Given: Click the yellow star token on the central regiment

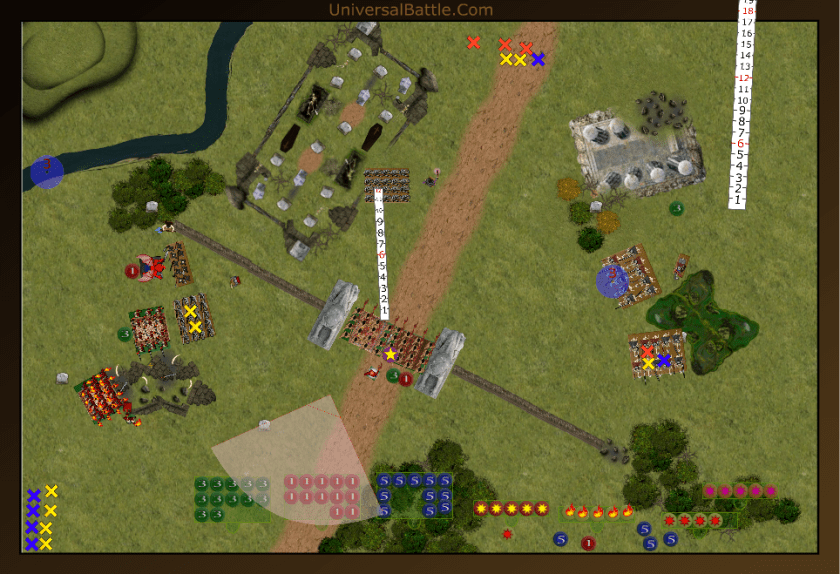Looking at the screenshot, I should click(391, 354).
